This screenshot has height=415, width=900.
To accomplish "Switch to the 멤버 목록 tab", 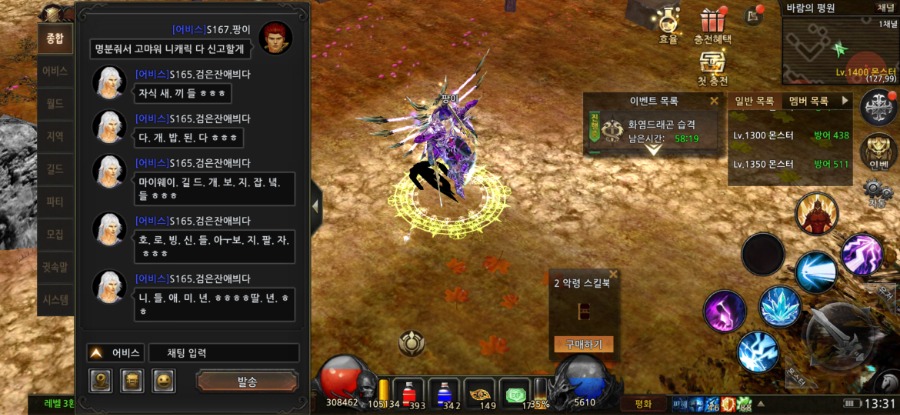I will (x=809, y=101).
